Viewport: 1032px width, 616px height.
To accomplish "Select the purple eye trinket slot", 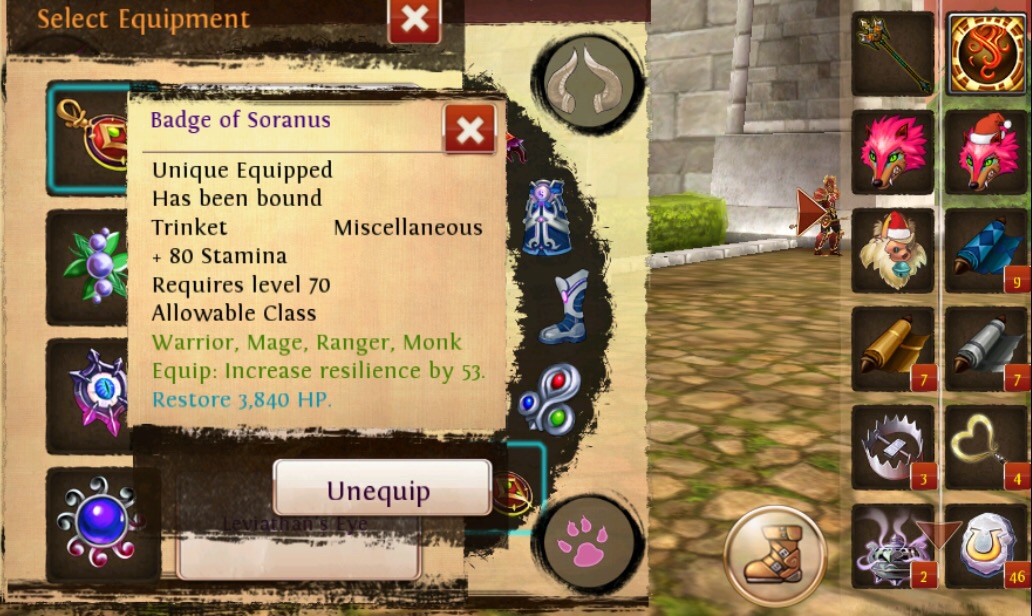I will click(x=90, y=394).
